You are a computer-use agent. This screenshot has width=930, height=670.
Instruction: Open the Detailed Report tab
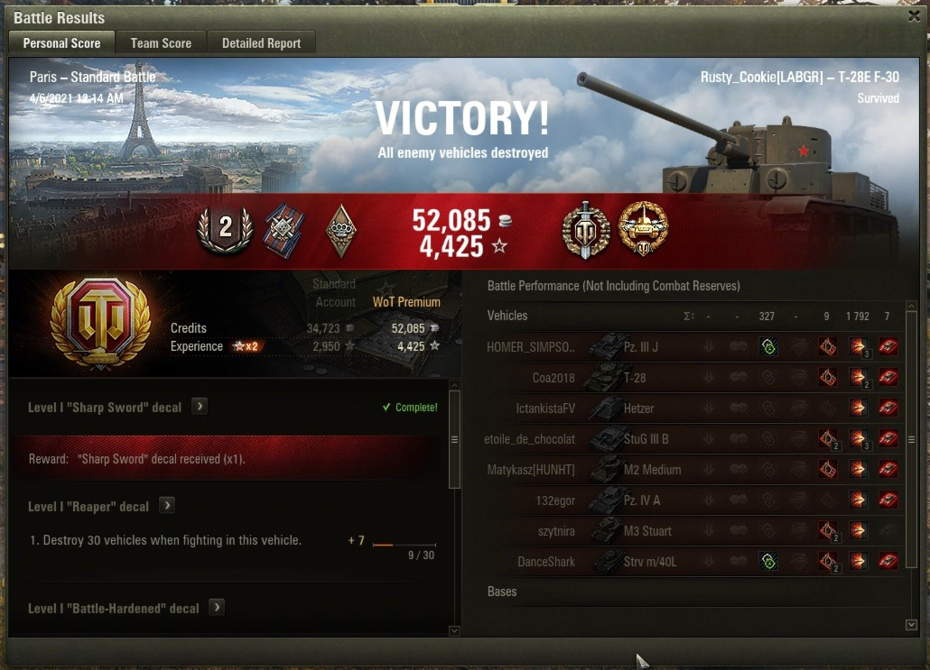coord(262,43)
